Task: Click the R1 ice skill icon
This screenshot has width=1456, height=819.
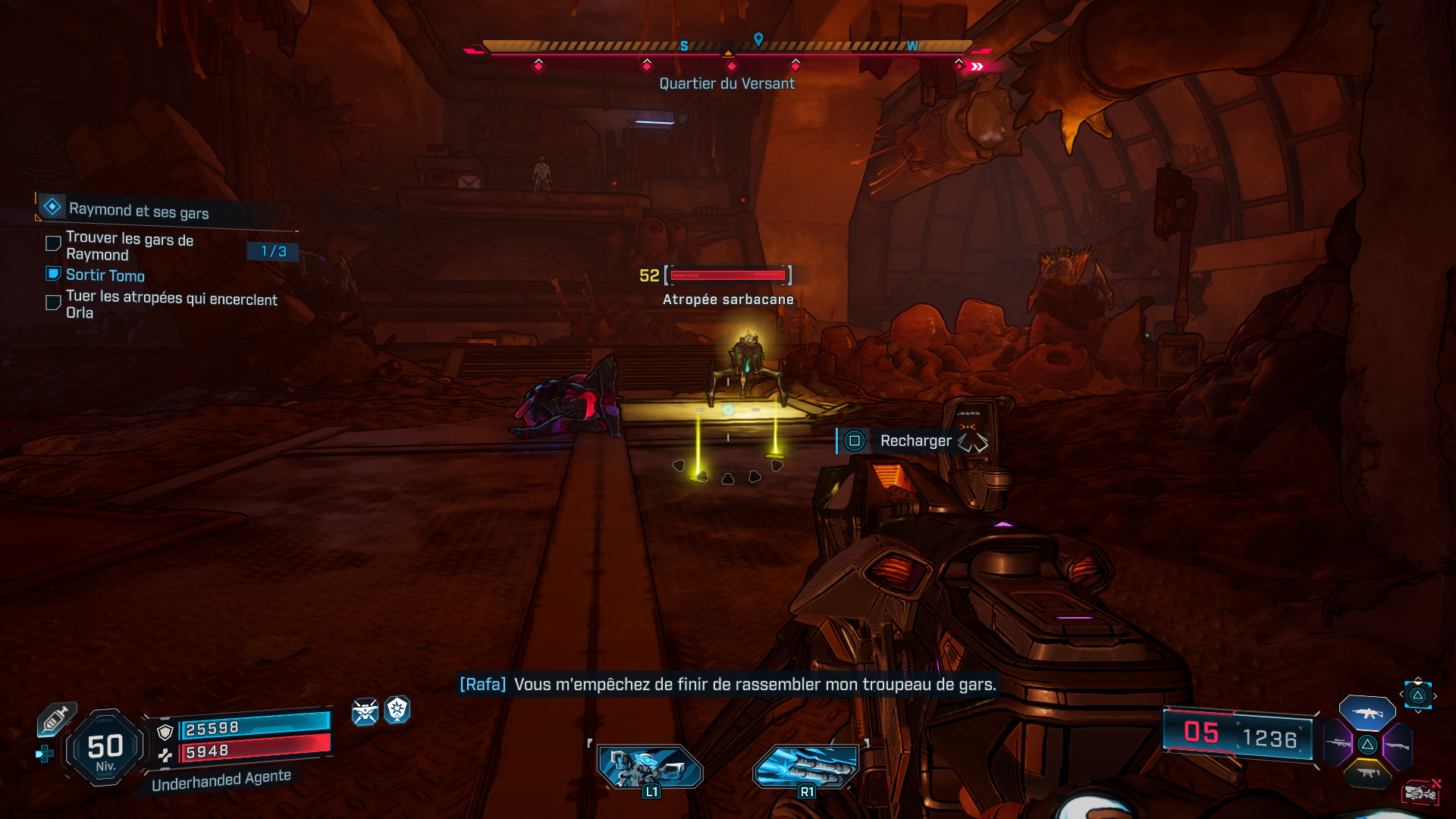Action: [805, 767]
